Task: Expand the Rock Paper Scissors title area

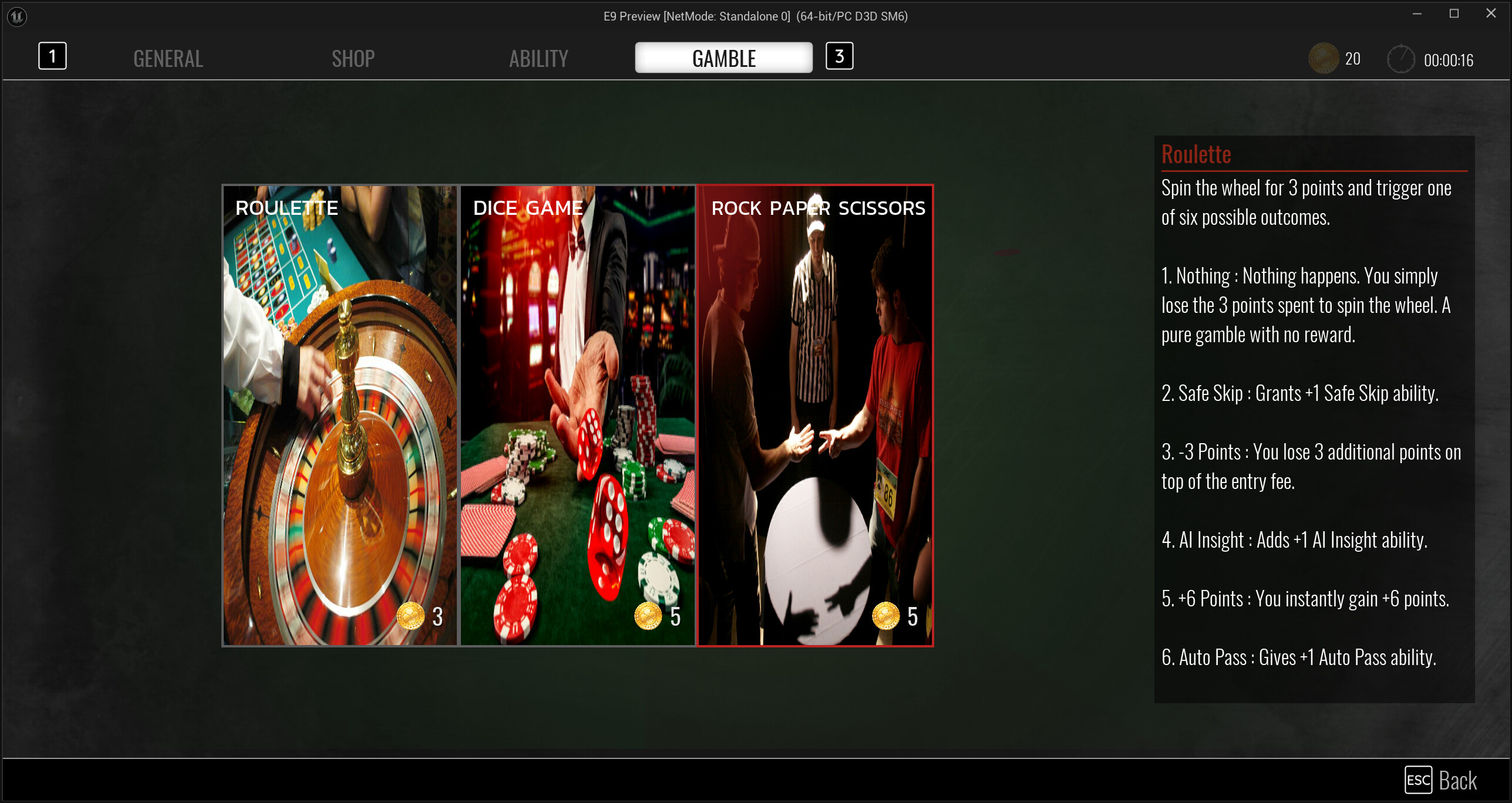Action: (x=818, y=208)
